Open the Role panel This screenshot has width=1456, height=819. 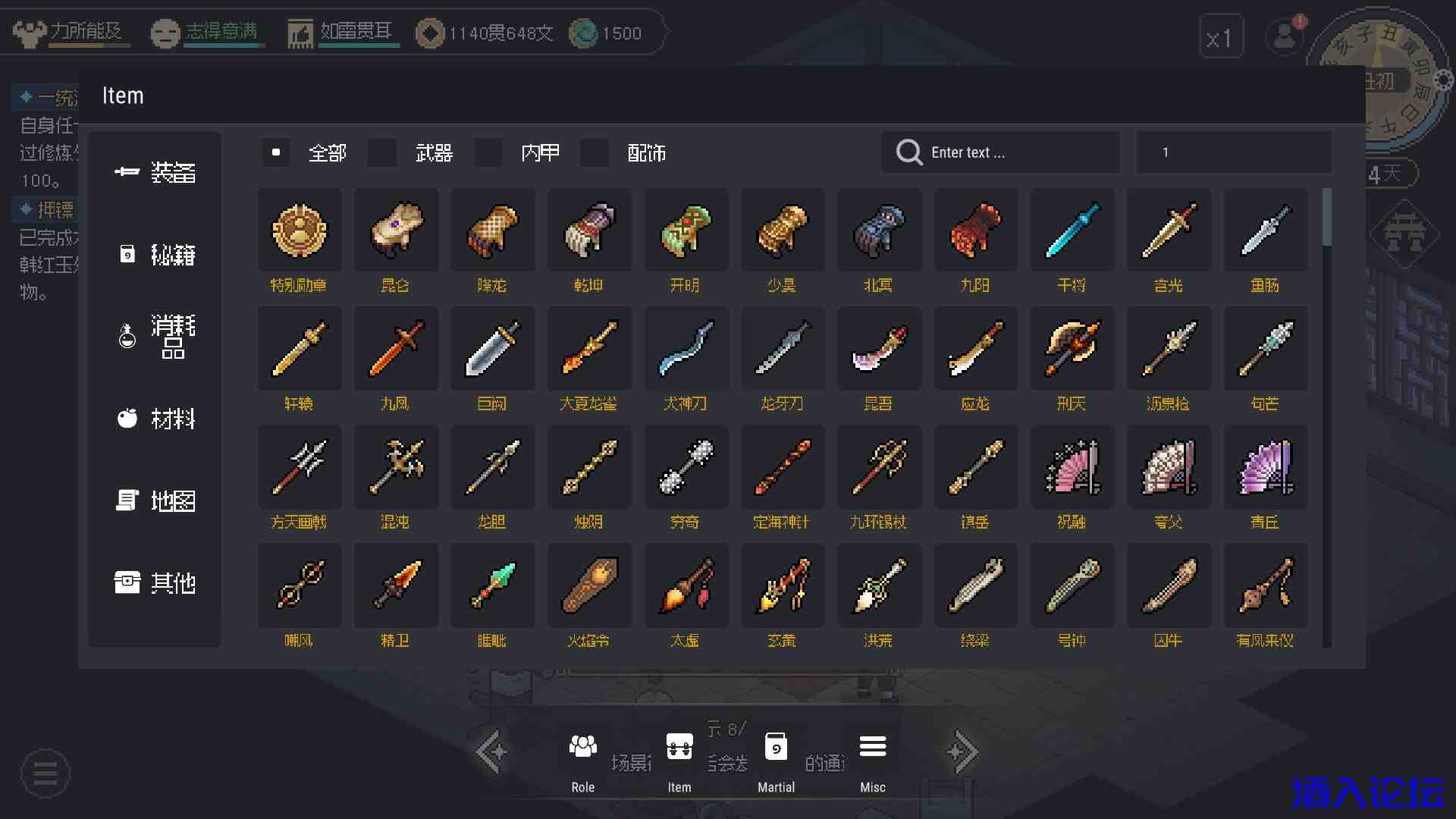tap(582, 761)
